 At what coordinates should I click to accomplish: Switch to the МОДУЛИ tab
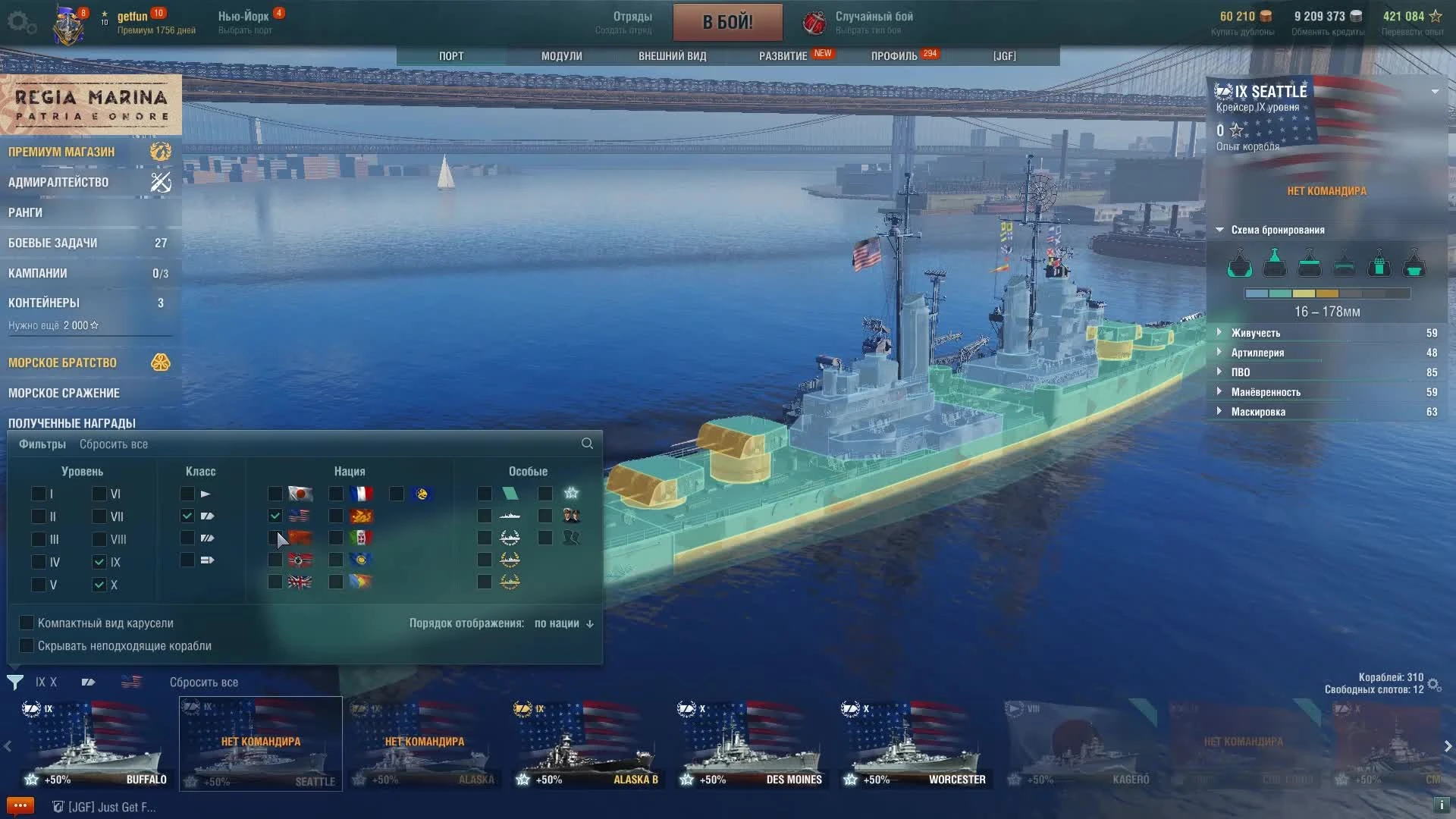(560, 55)
